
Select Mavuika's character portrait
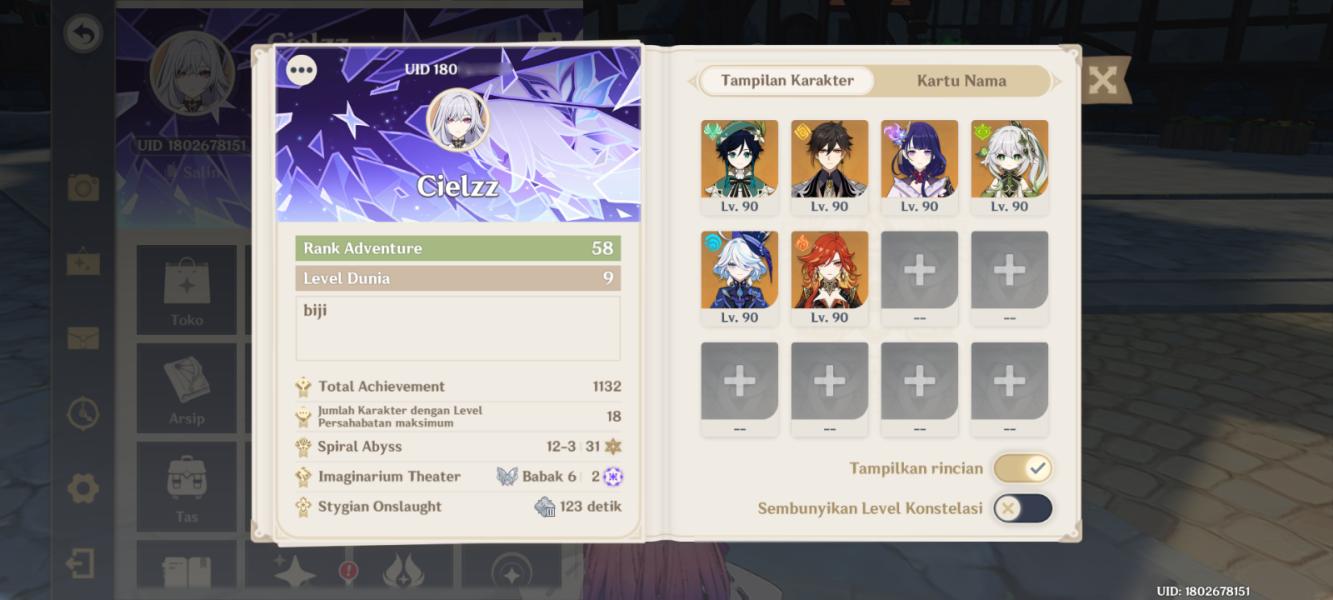829,271
